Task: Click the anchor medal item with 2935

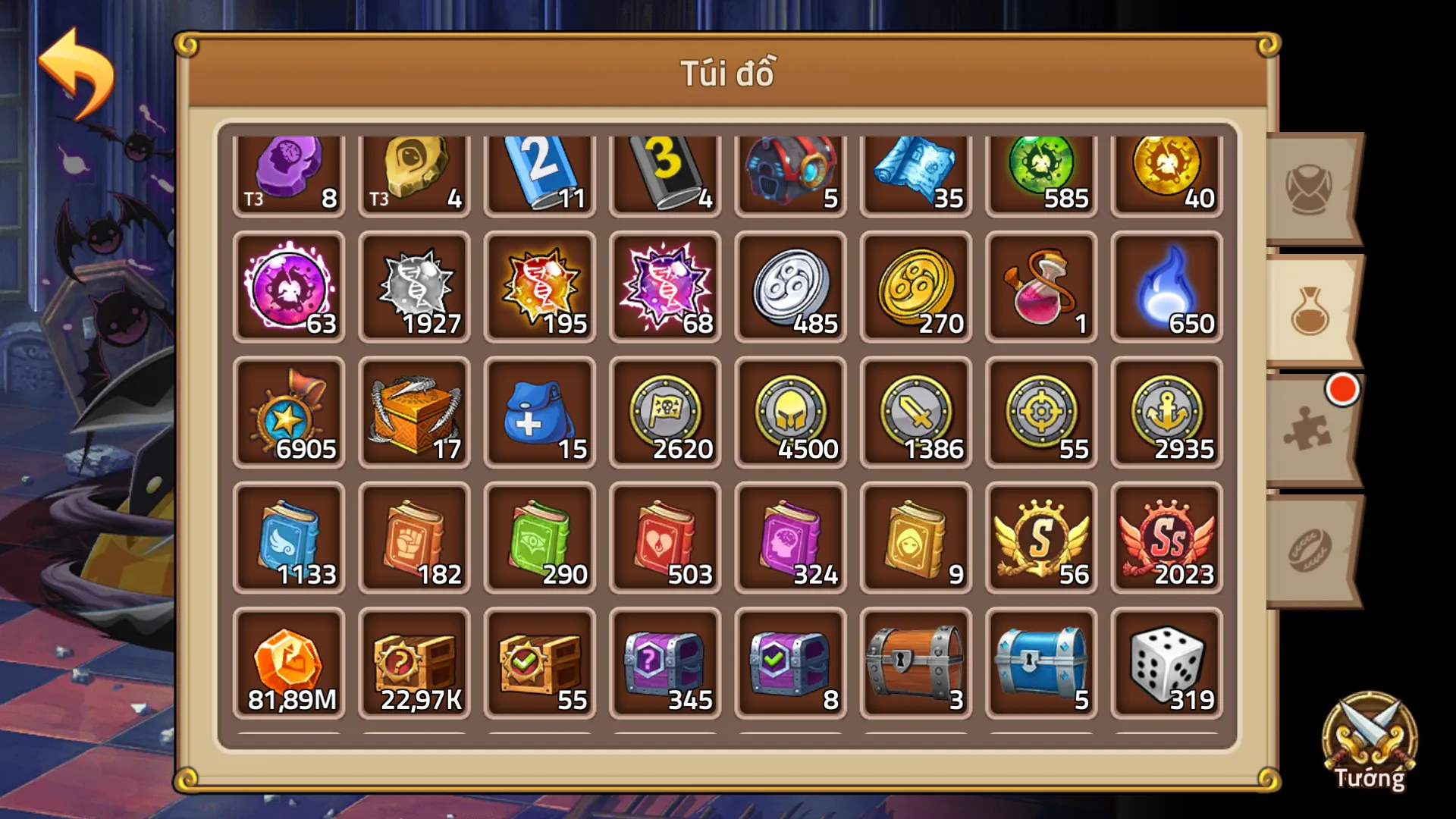Action: coord(1166,413)
